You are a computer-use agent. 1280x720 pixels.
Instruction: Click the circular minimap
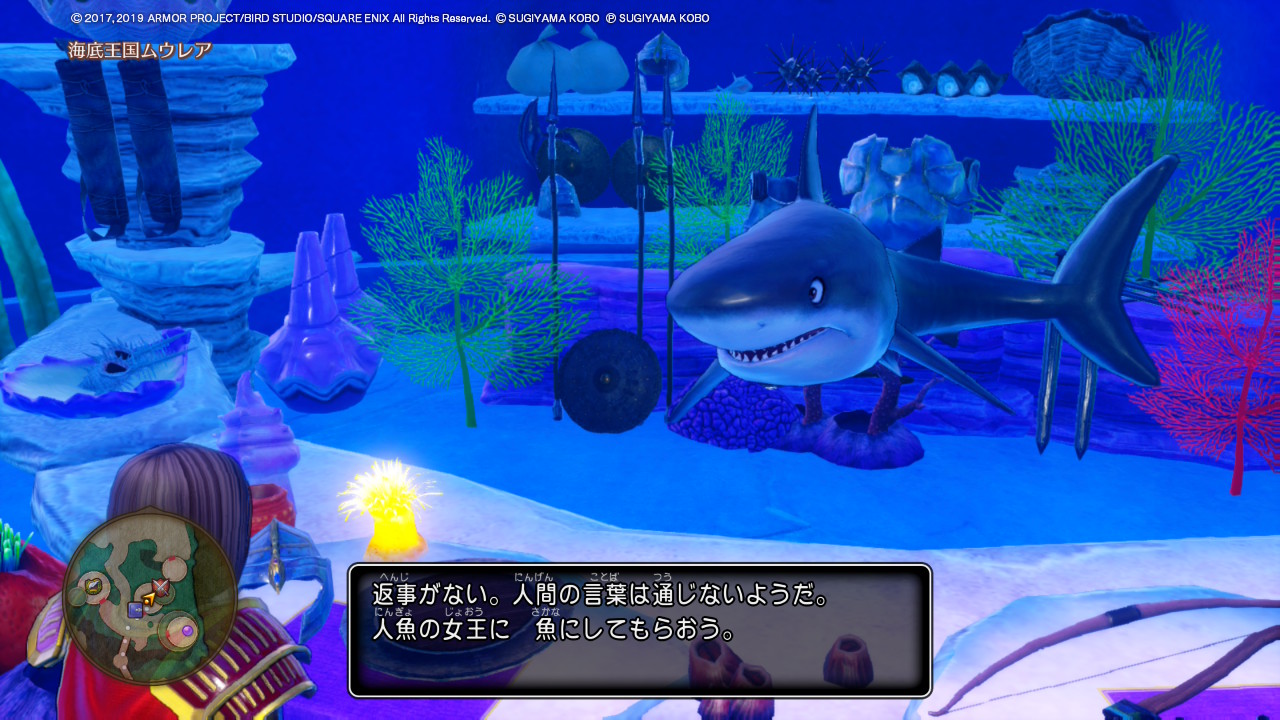coord(150,598)
